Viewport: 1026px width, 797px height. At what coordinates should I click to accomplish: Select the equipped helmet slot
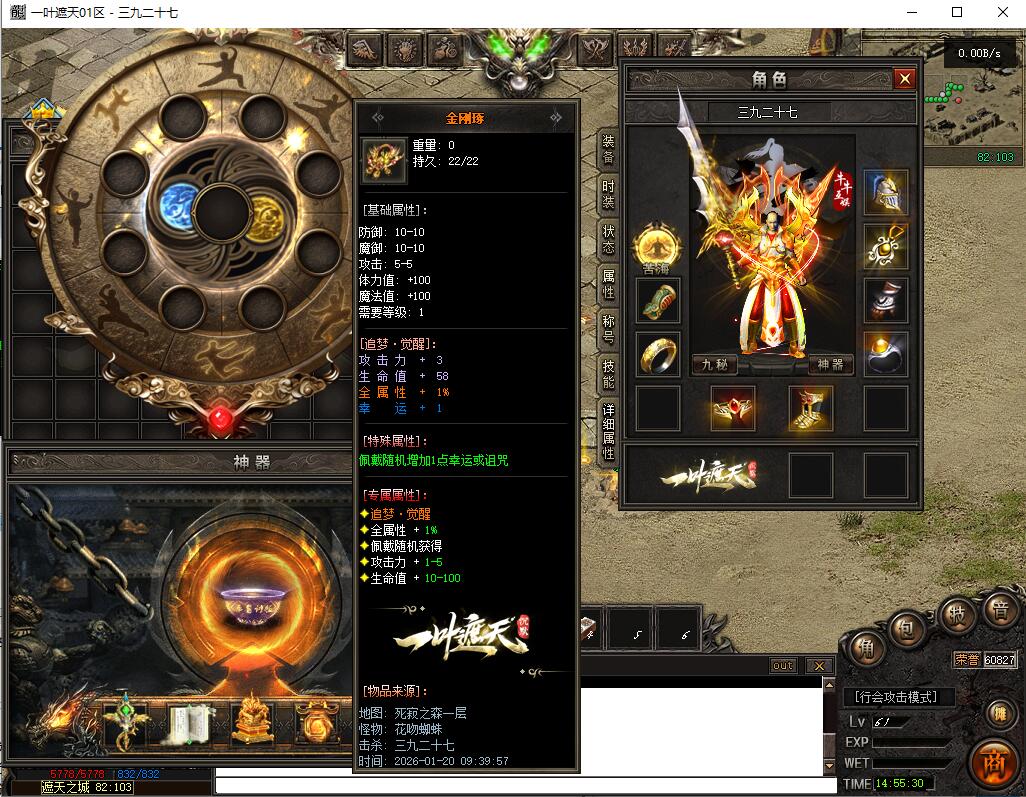tap(886, 192)
